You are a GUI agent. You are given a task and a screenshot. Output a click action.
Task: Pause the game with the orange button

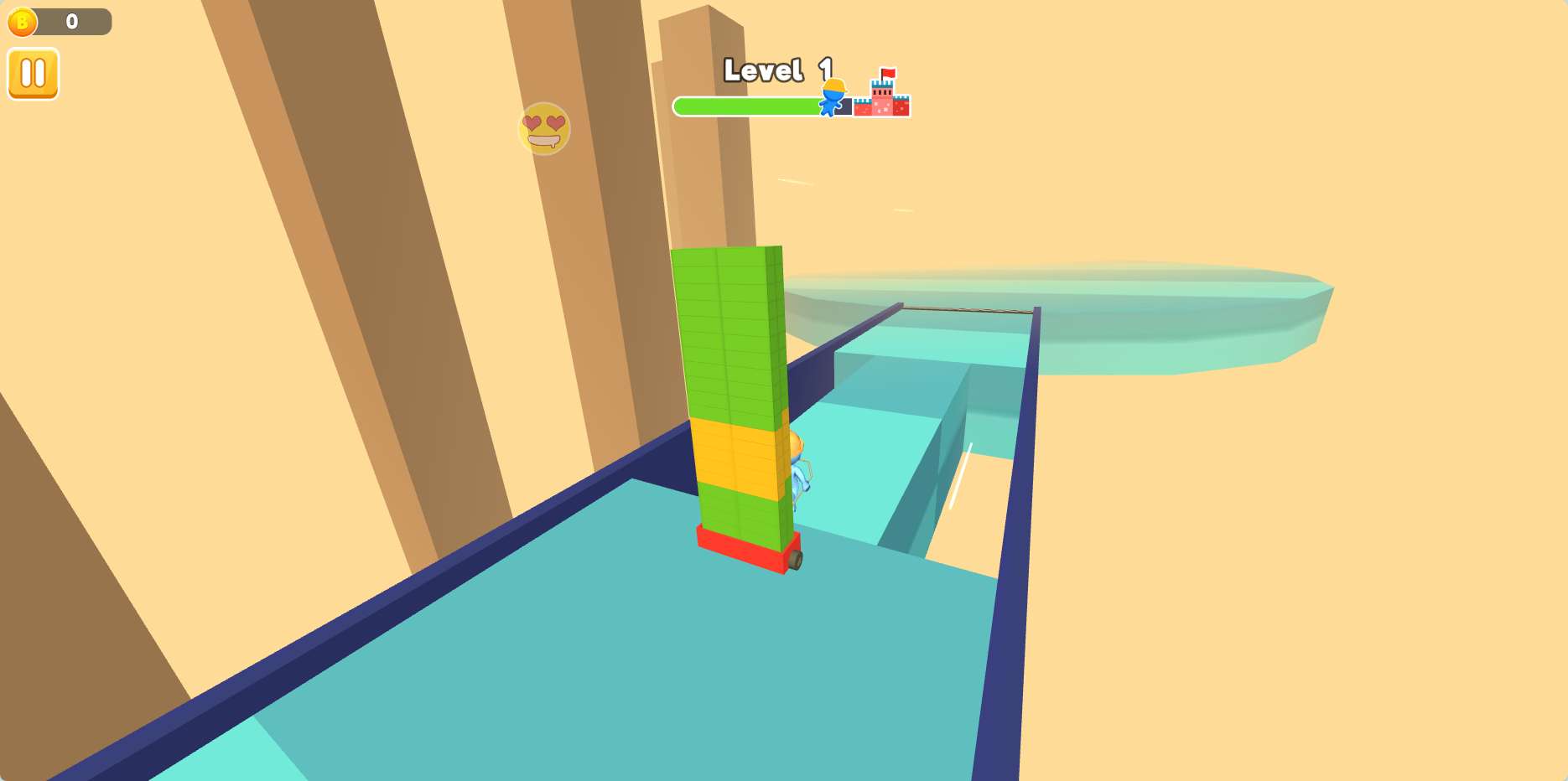click(34, 74)
